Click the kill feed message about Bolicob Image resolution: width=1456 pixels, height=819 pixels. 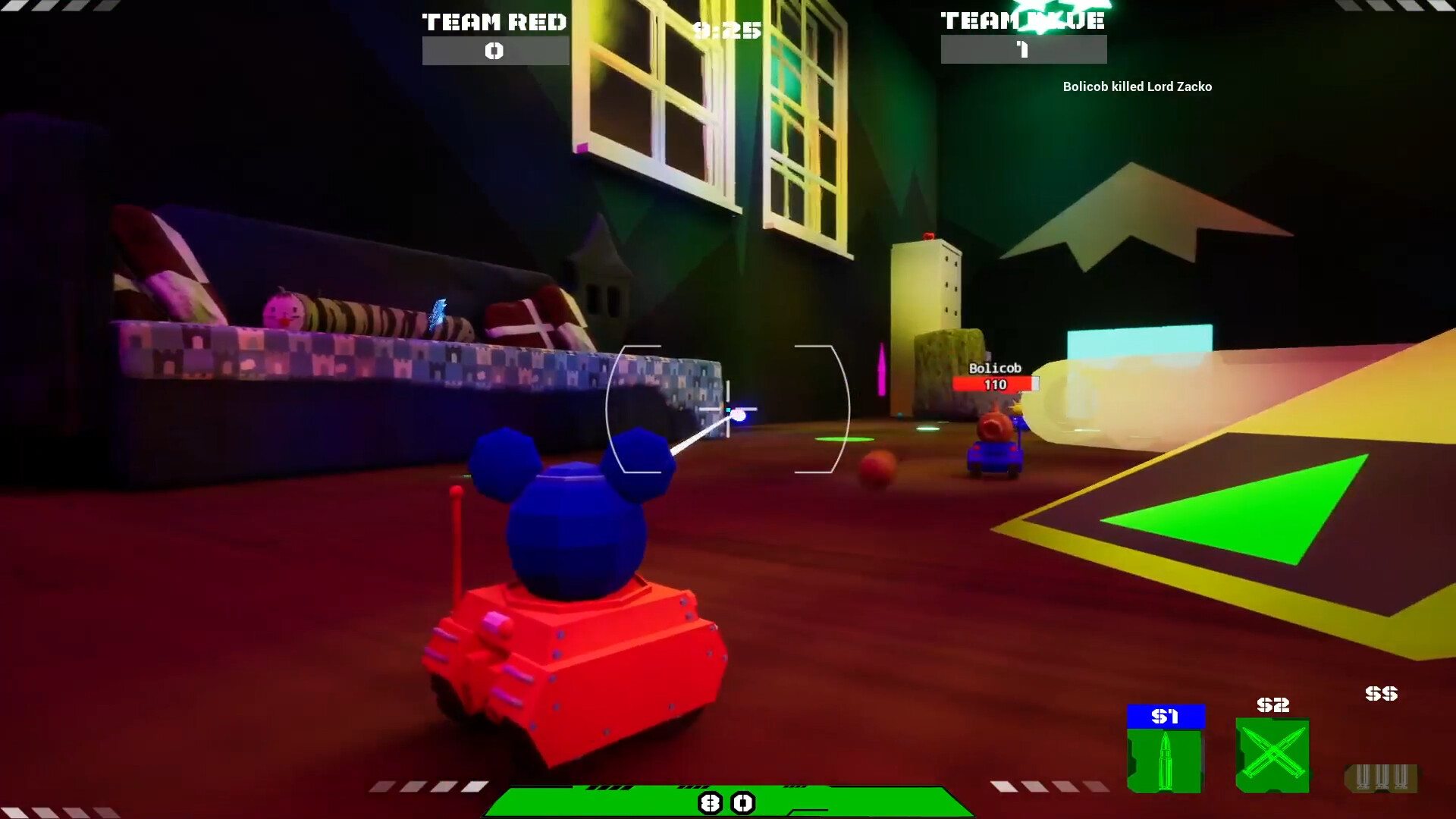point(1137,86)
